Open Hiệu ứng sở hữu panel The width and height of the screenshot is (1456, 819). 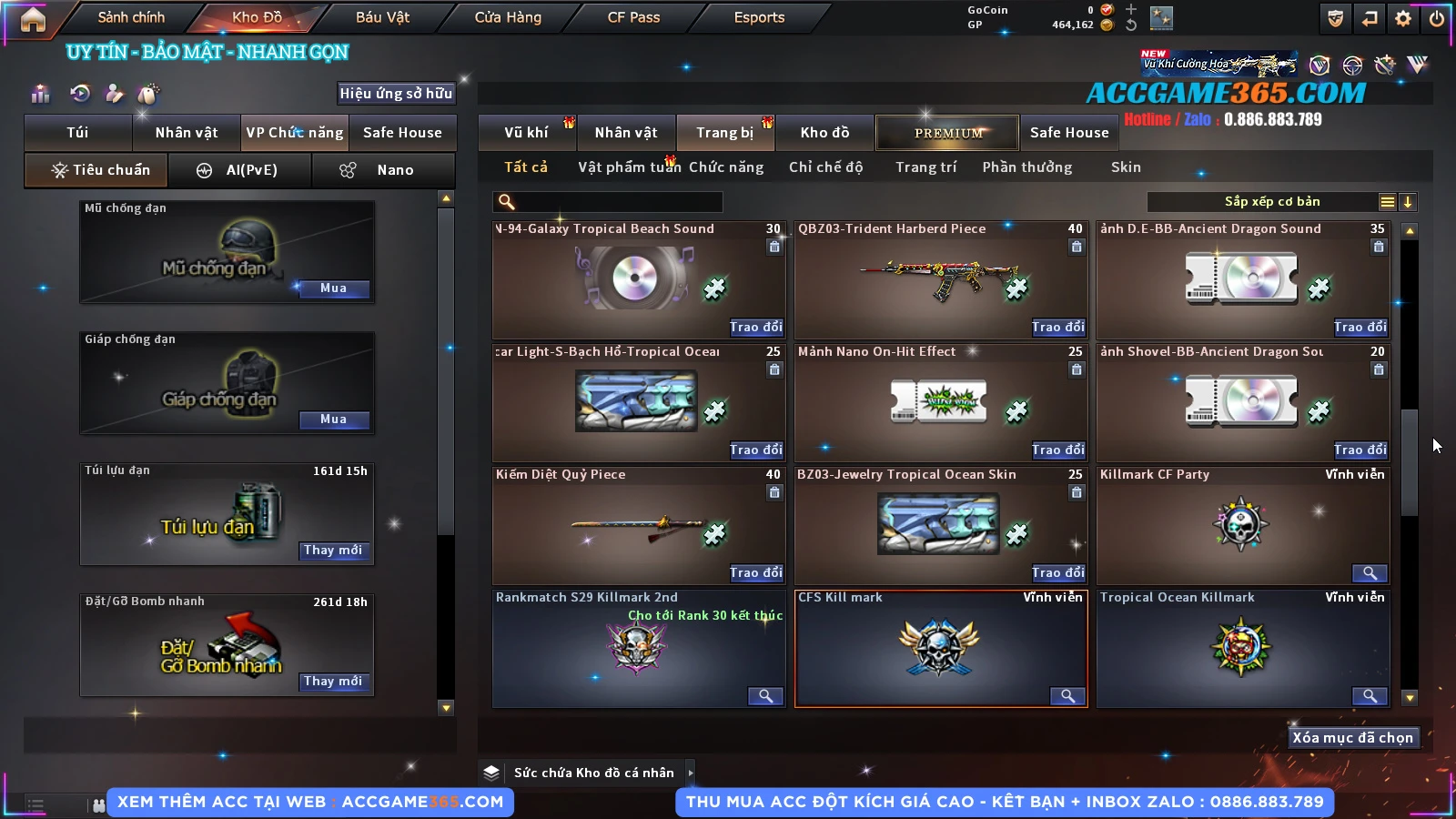(395, 94)
